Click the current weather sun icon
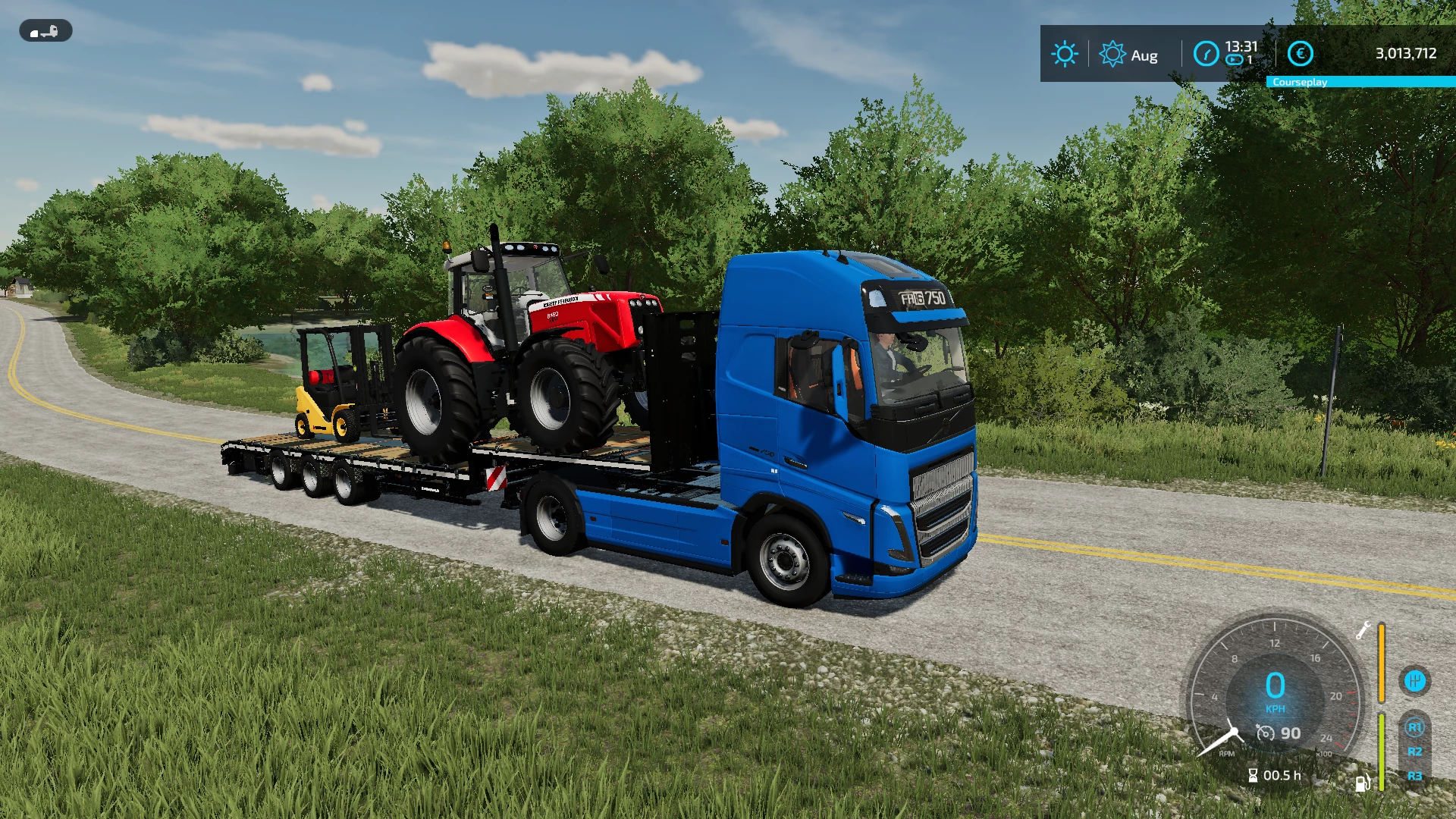 [1065, 53]
